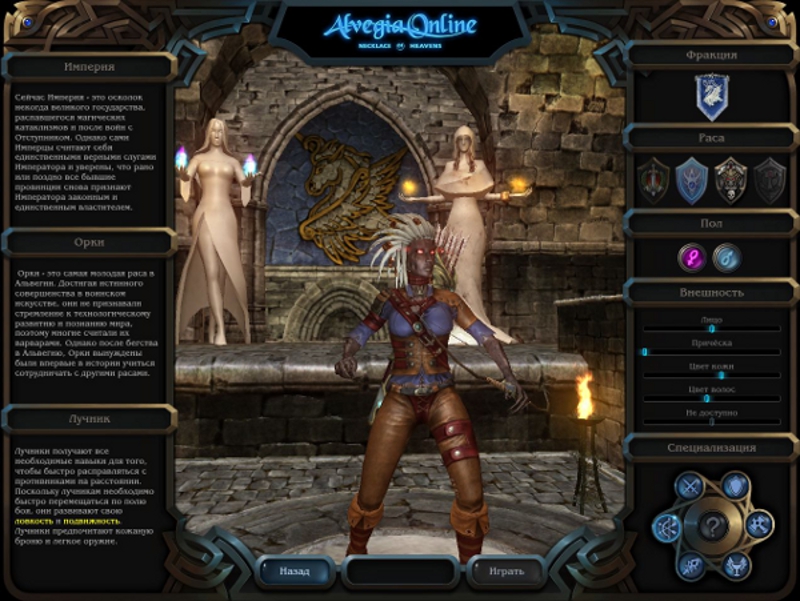Select the female gender icon
This screenshot has width=800, height=601.
coord(693,258)
